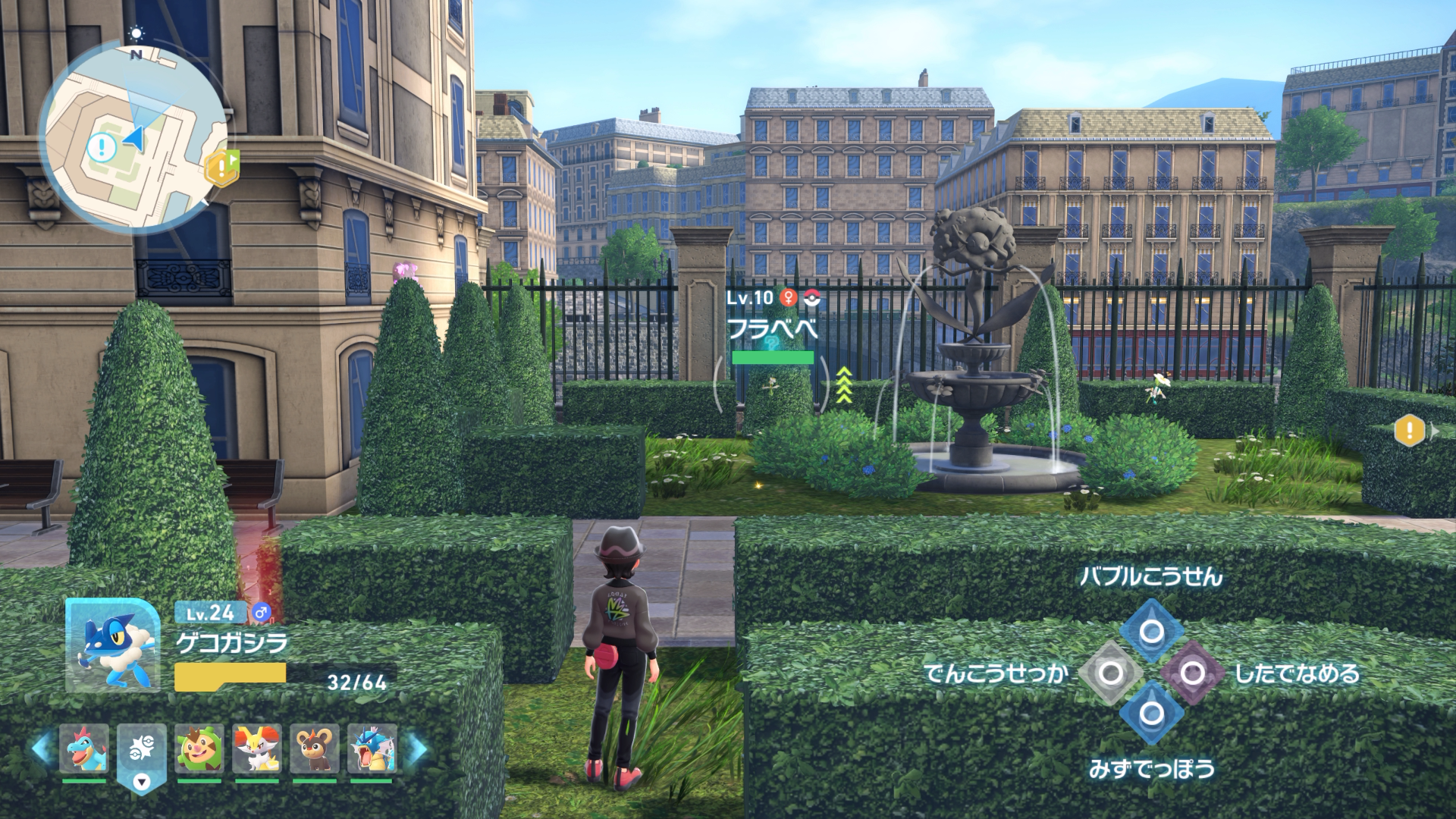Activate the みずでっぽう move

tap(1151, 714)
